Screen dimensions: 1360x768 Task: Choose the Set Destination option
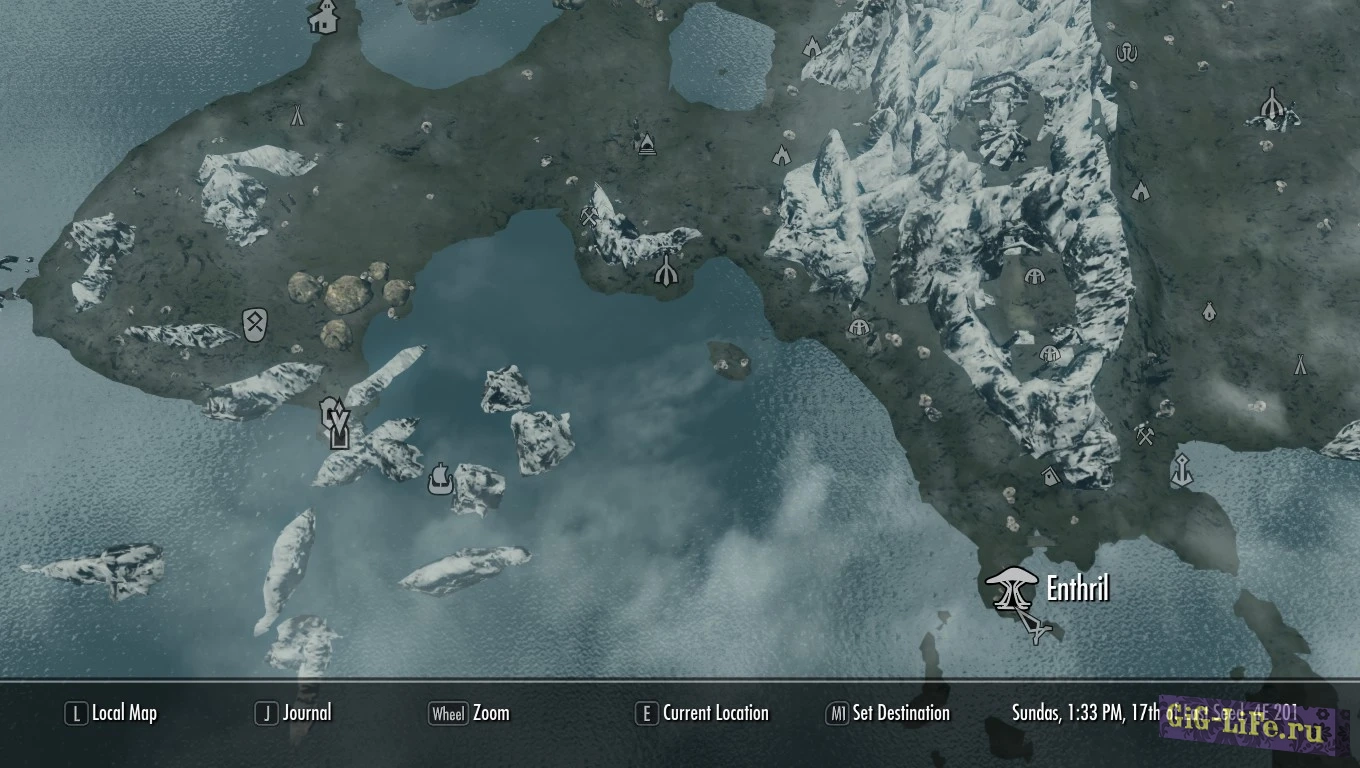(x=888, y=713)
